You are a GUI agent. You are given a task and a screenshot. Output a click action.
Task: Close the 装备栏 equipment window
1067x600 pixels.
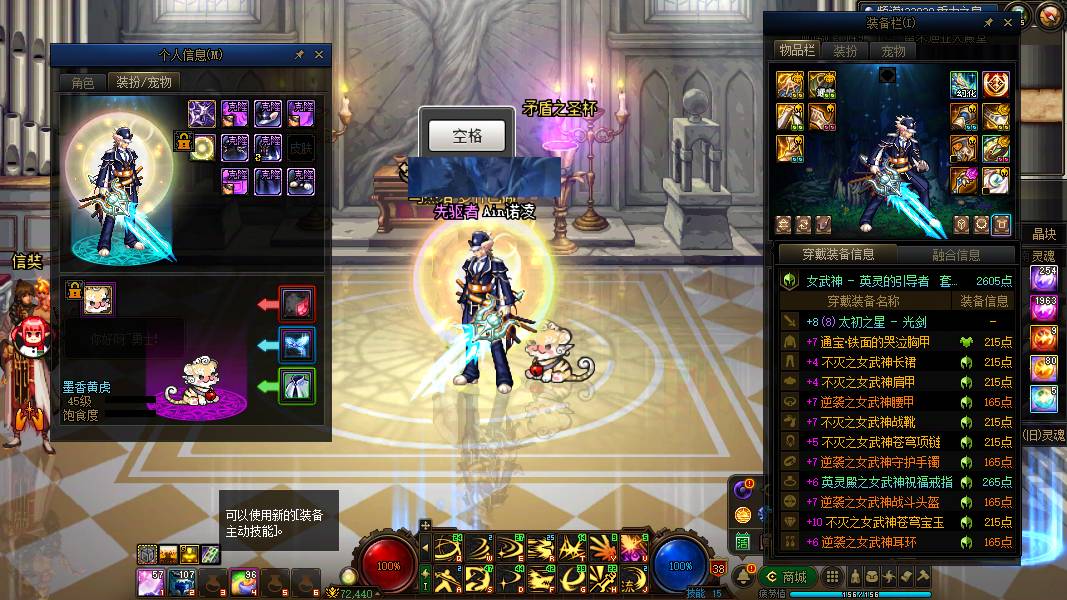(1008, 23)
